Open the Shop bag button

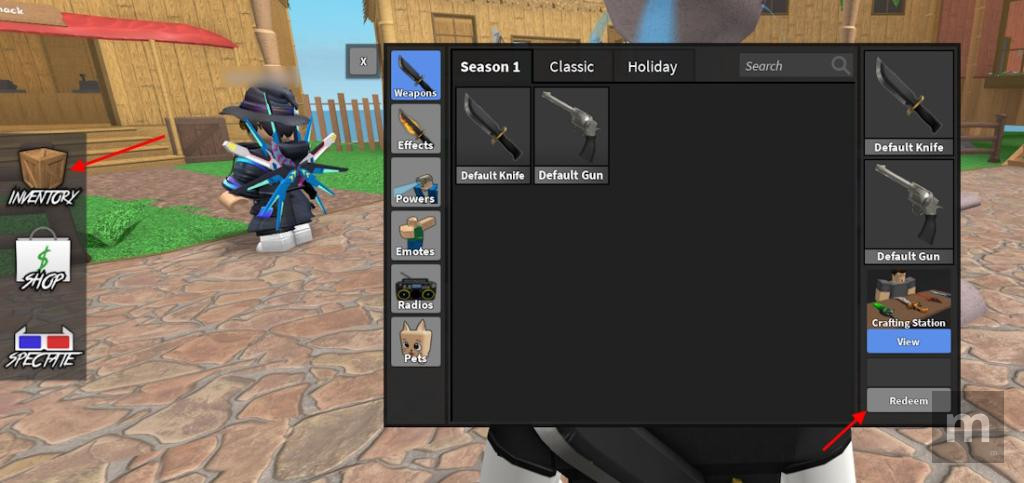pyautogui.click(x=42, y=260)
